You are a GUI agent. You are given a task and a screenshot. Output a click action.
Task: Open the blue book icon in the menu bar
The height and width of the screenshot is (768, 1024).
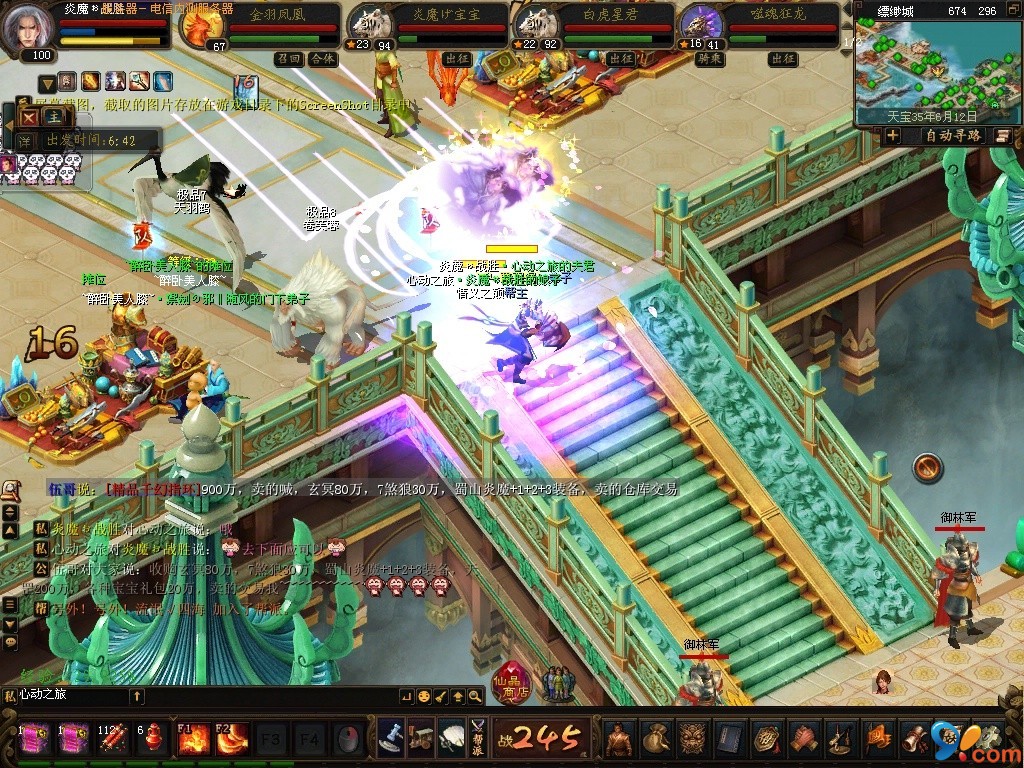(x=730, y=738)
